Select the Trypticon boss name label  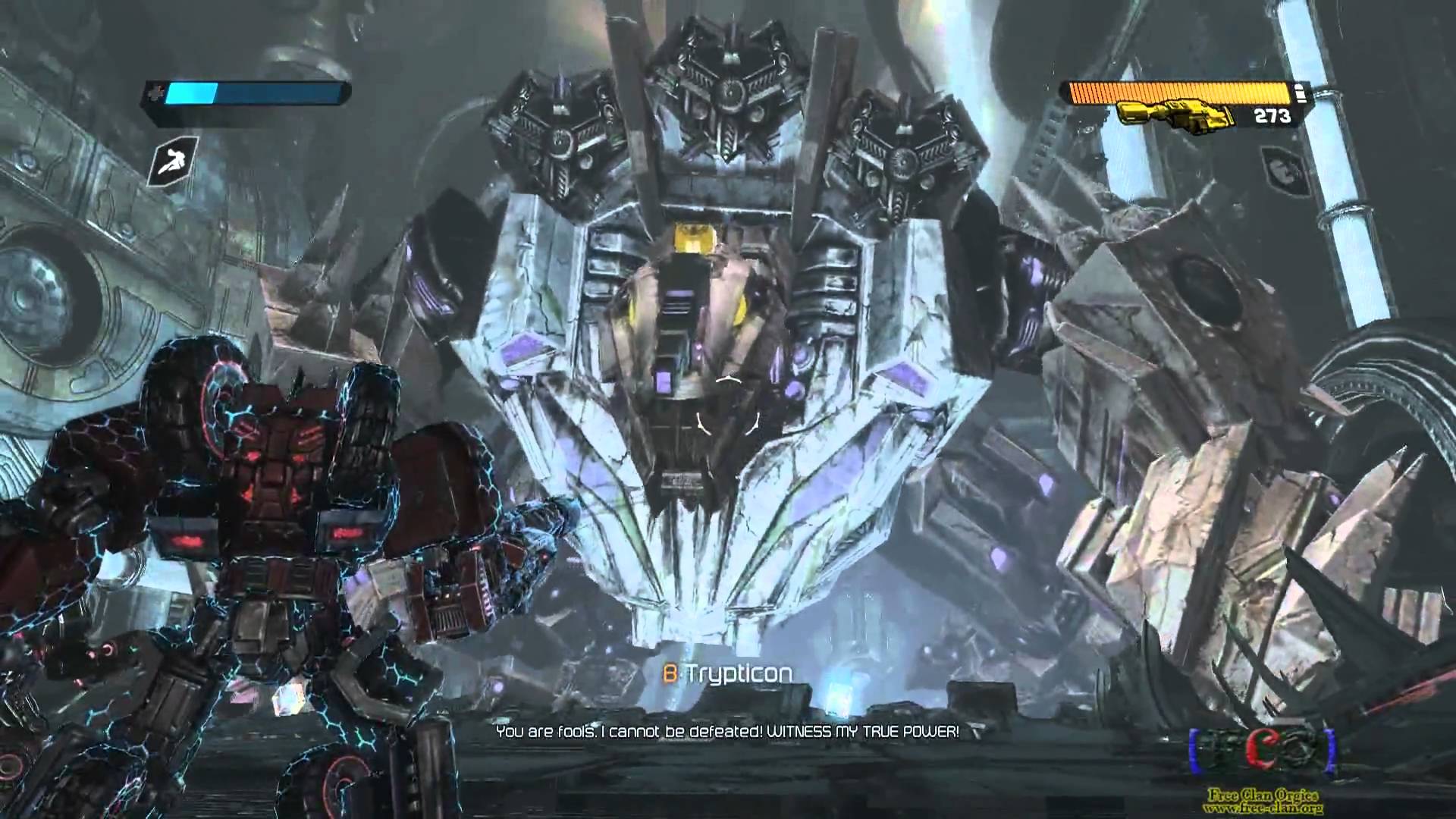(738, 671)
